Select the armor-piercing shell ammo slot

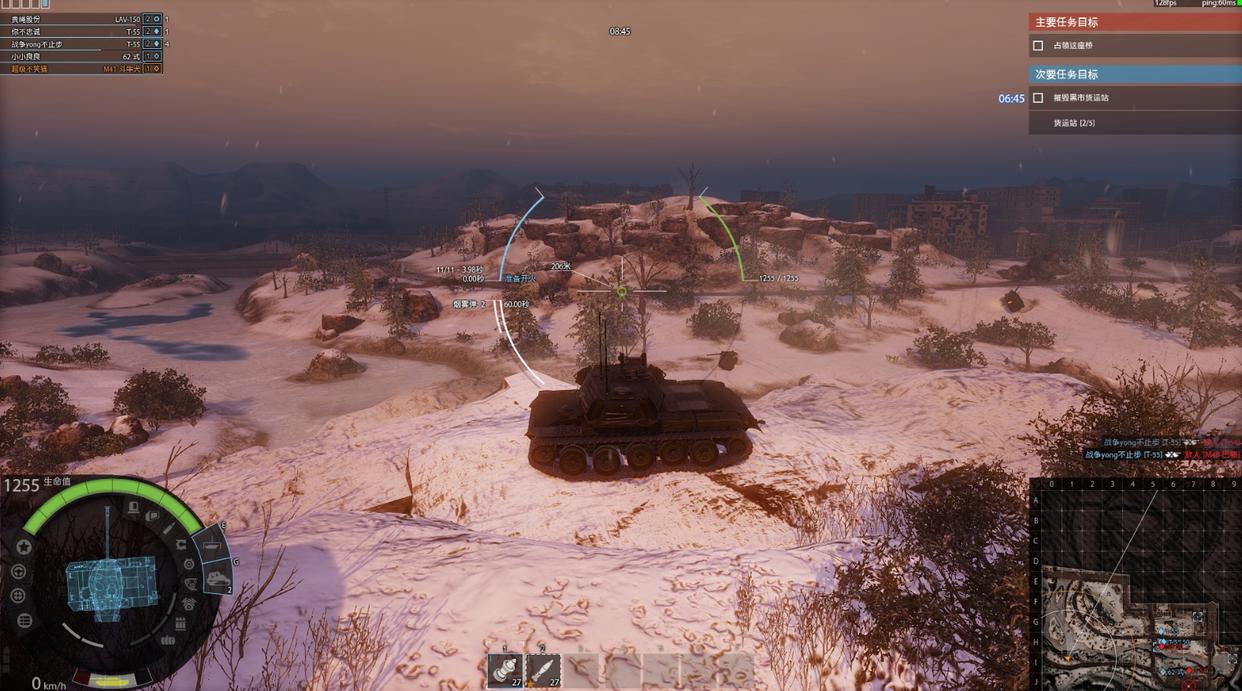pyautogui.click(x=505, y=670)
